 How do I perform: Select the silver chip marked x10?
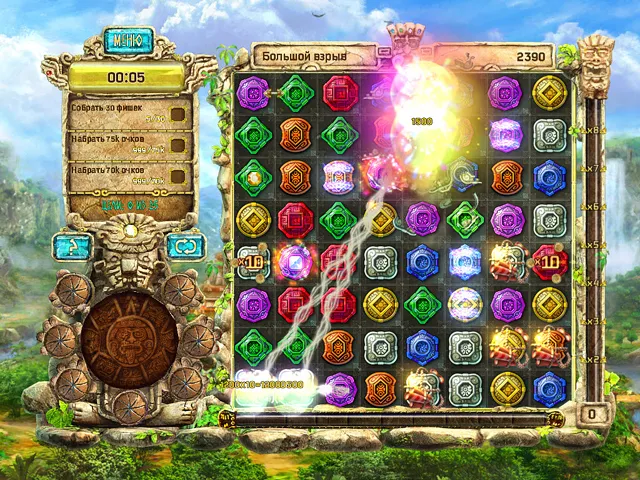pos(252,261)
